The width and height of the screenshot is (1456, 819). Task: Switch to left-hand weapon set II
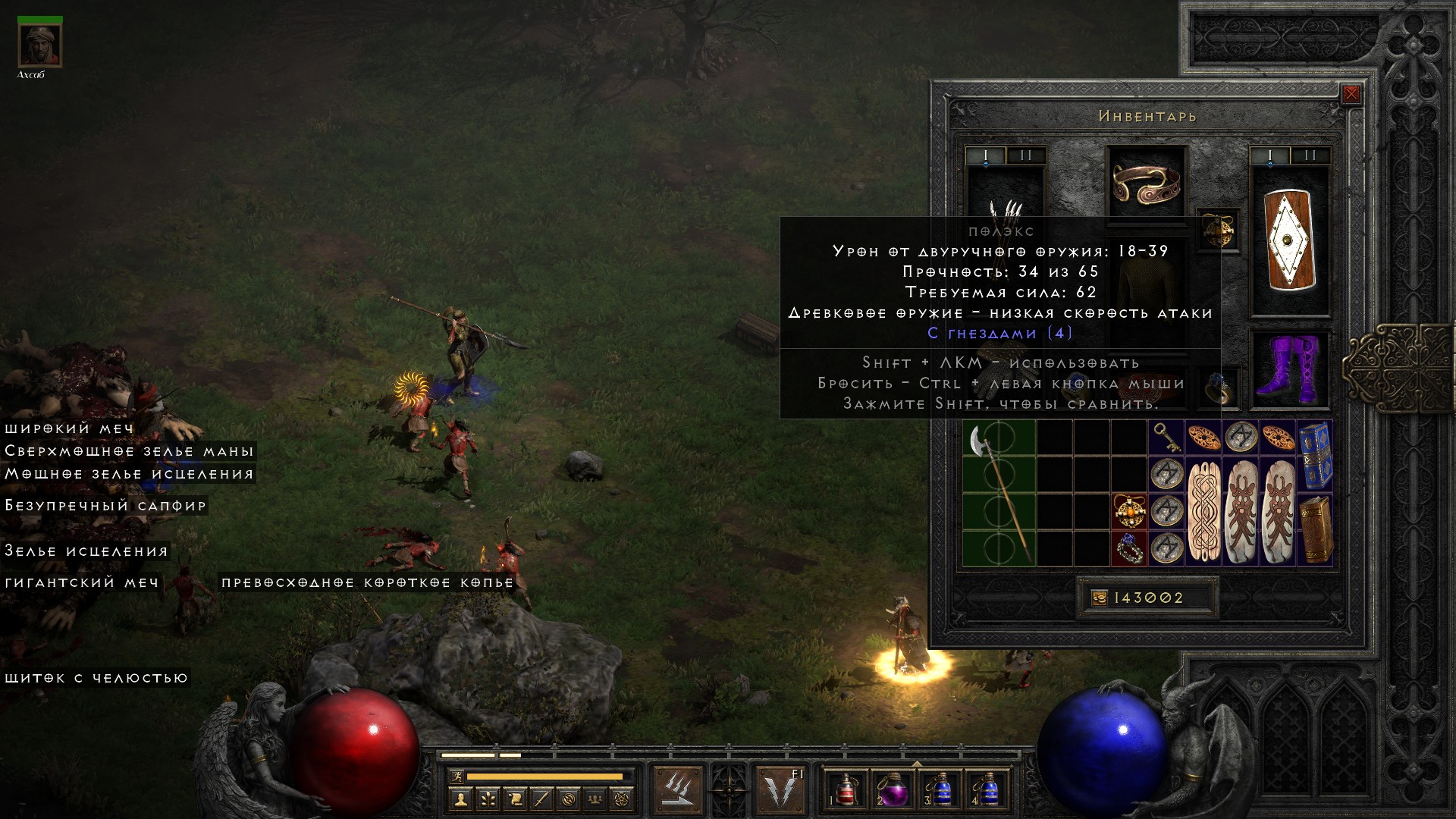click(x=1025, y=155)
